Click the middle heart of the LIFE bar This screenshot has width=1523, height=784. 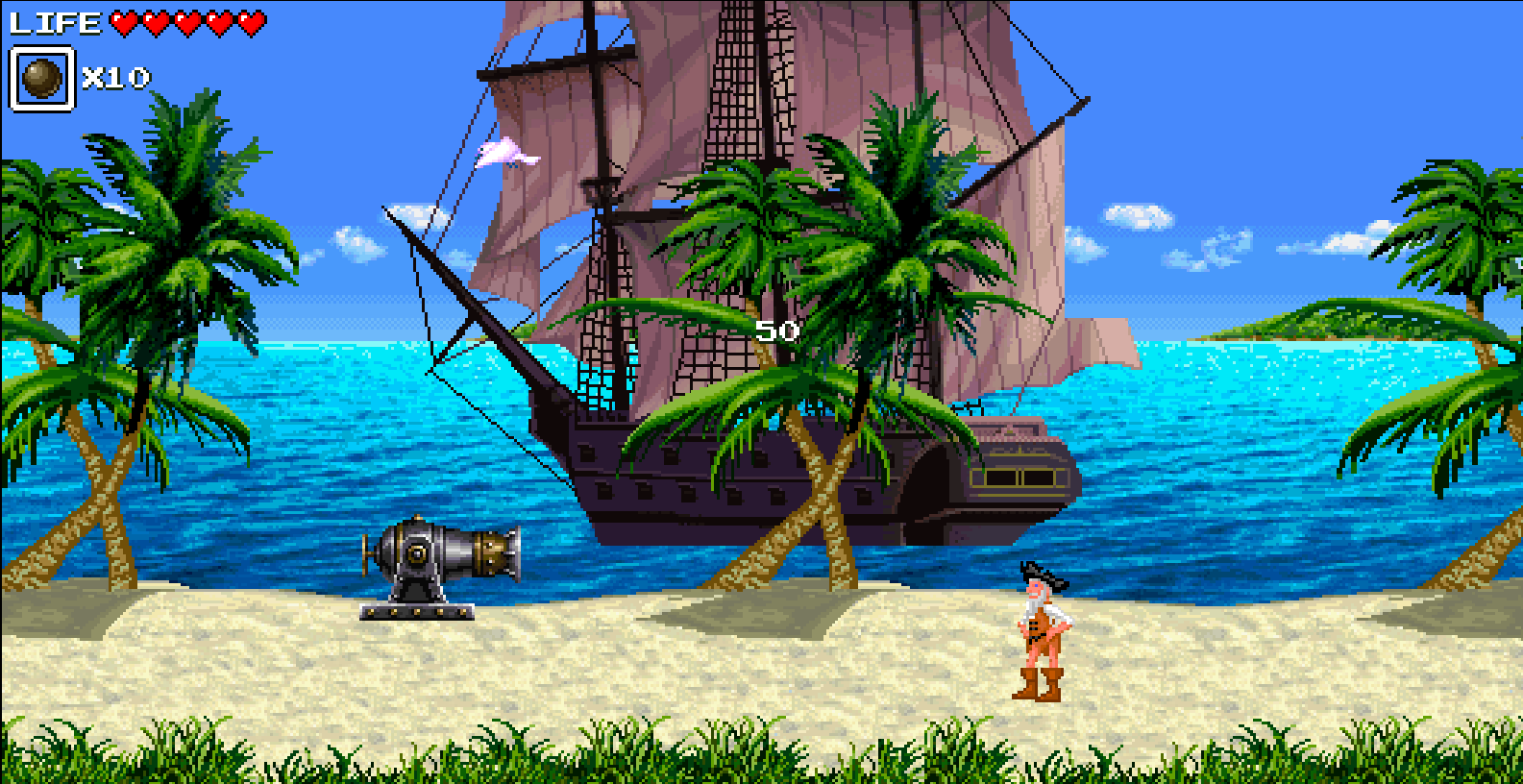pos(185,21)
